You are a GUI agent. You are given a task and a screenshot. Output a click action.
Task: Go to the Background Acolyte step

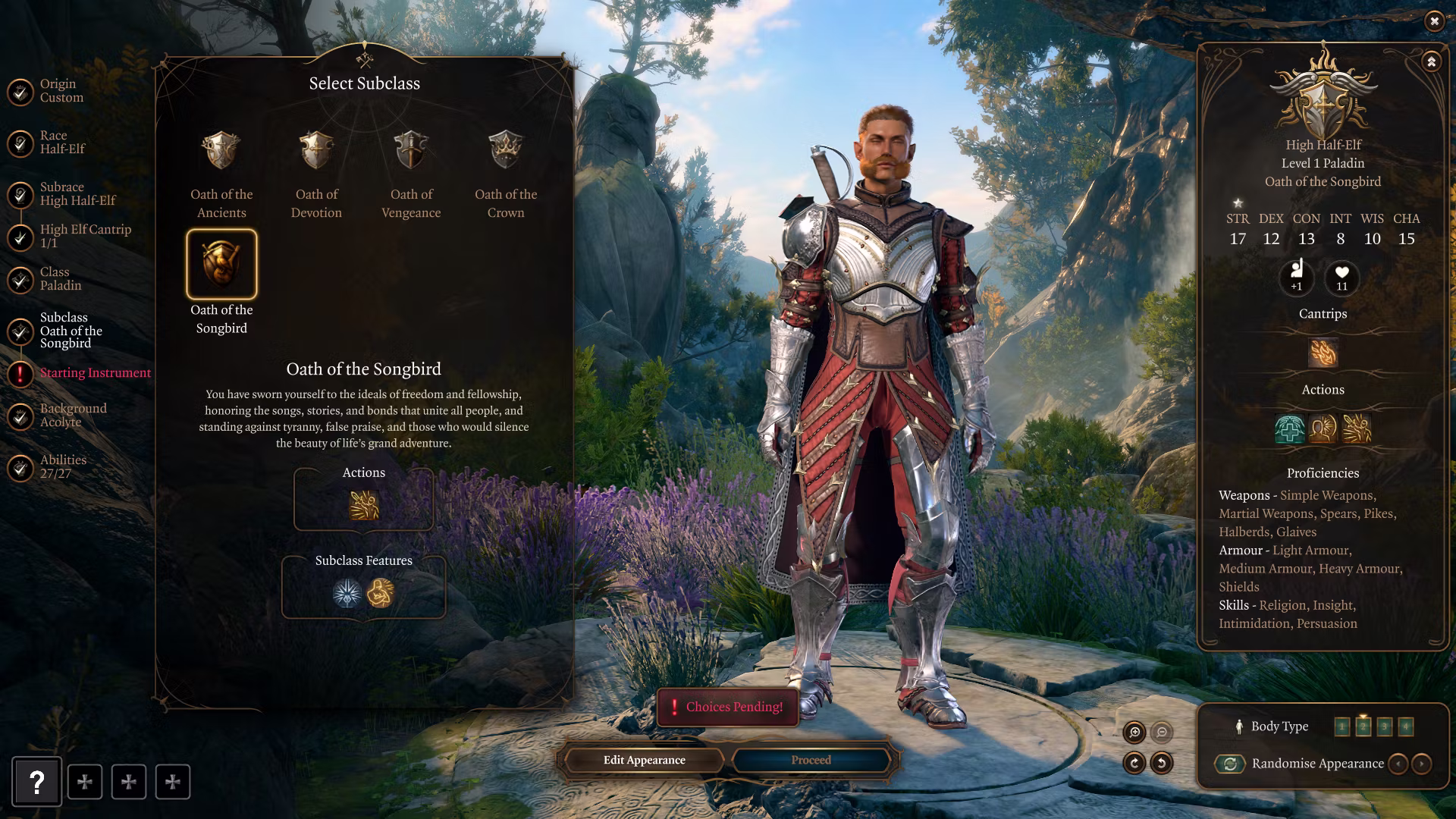73,416
